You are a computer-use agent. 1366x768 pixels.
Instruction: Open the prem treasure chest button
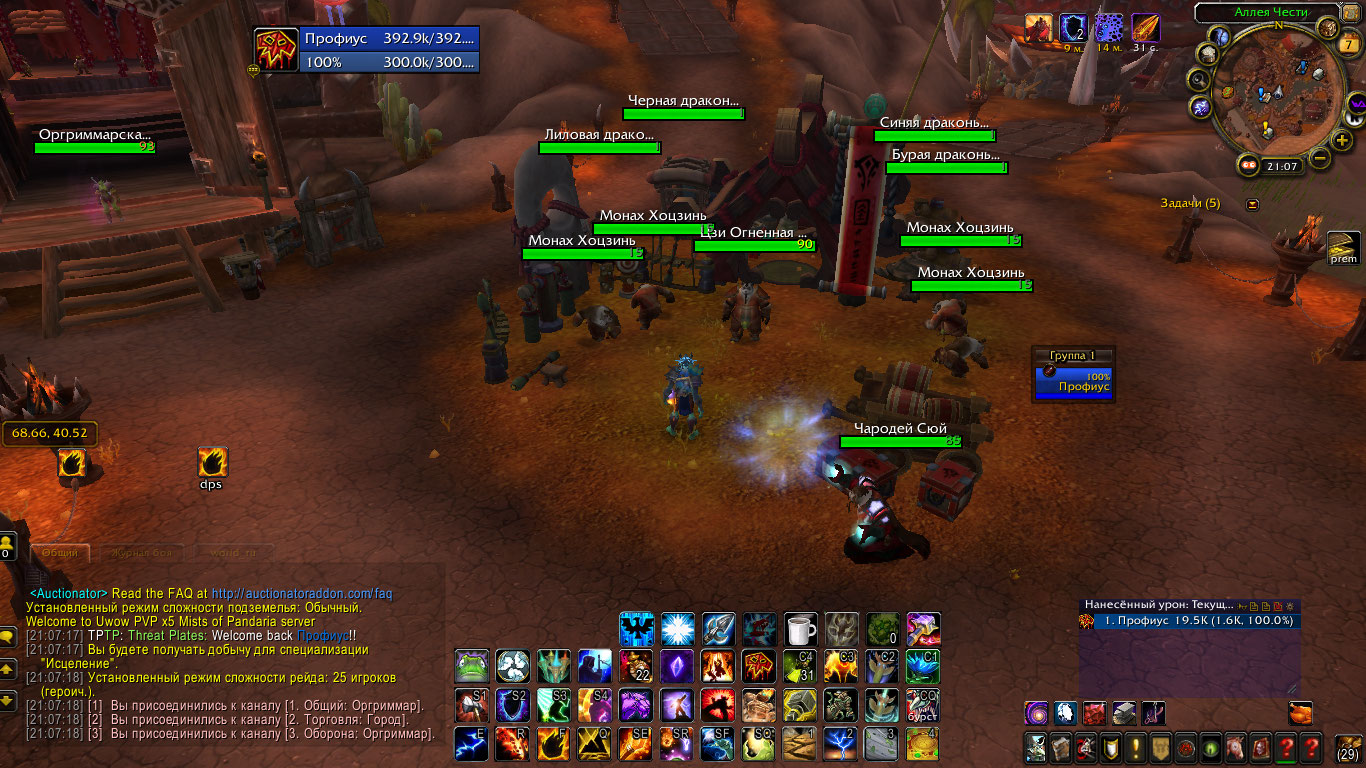pyautogui.click(x=1343, y=247)
